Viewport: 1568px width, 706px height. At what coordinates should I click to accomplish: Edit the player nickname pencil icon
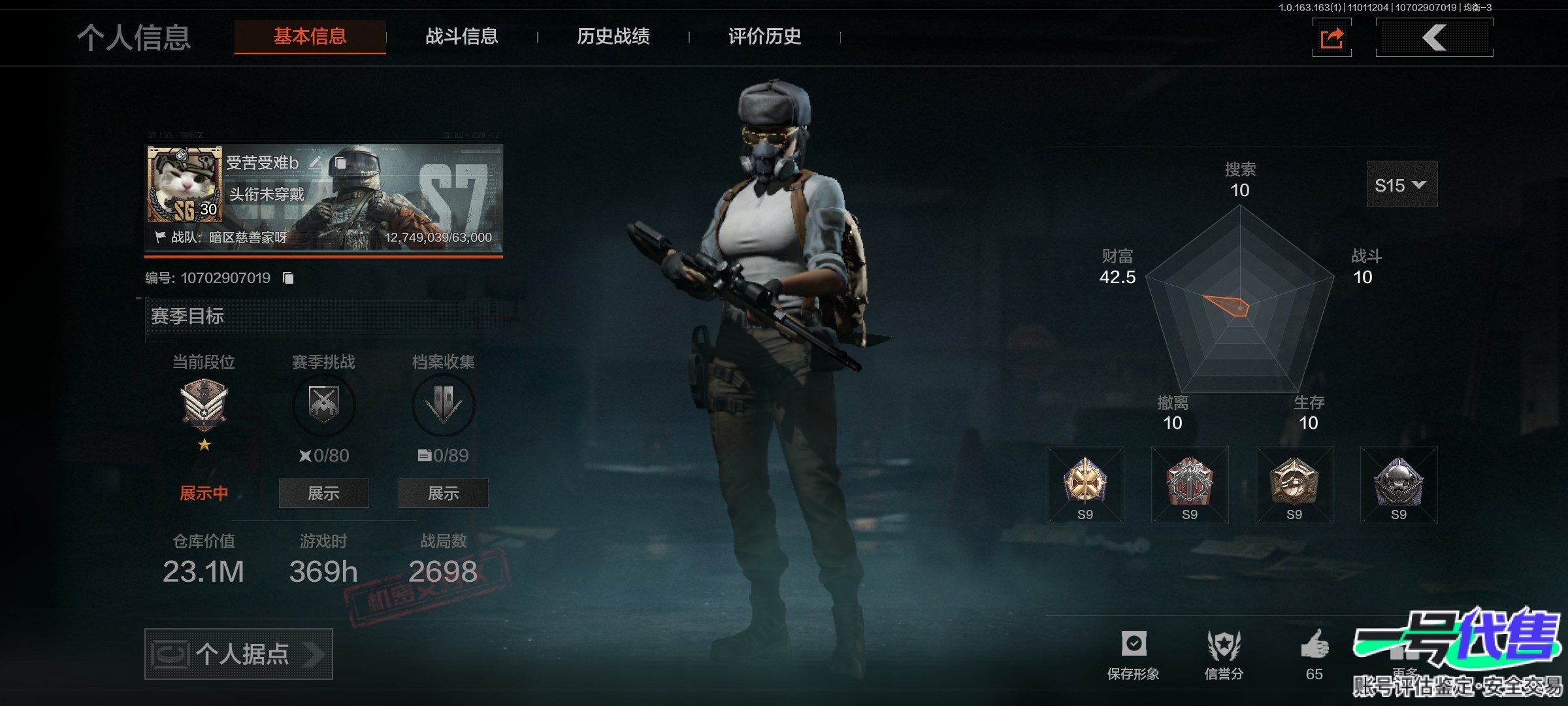click(316, 162)
